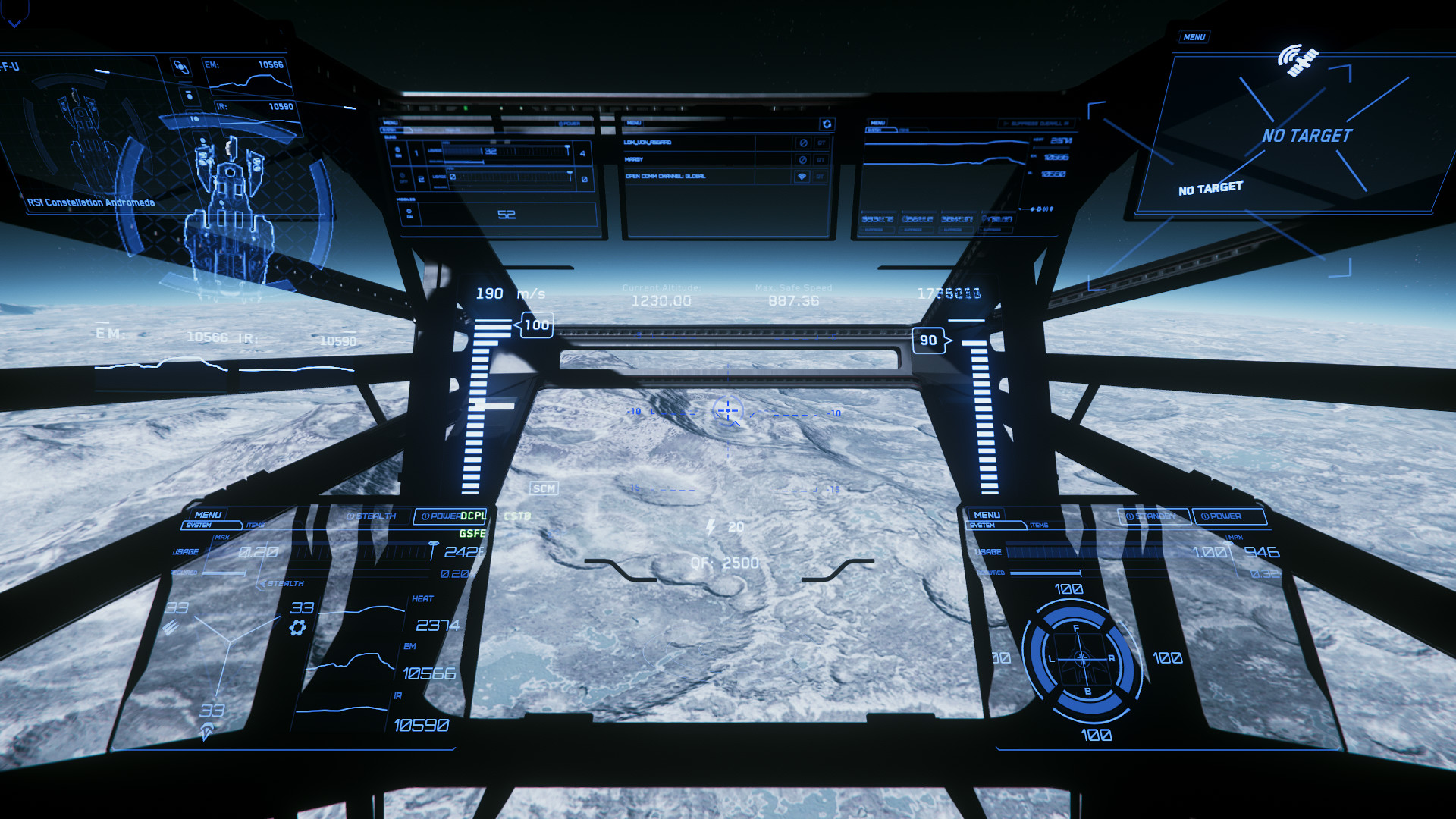Switch to ITEMS tab on the power panel
The height and width of the screenshot is (819, 1456).
[x=256, y=525]
